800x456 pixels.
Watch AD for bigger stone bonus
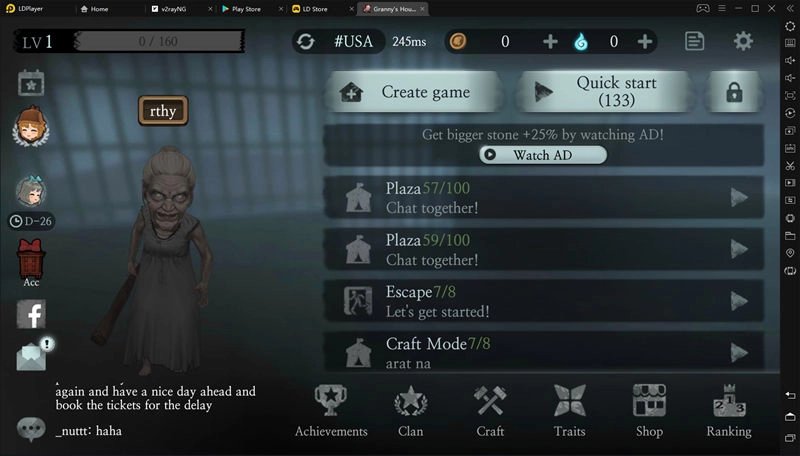(x=542, y=155)
